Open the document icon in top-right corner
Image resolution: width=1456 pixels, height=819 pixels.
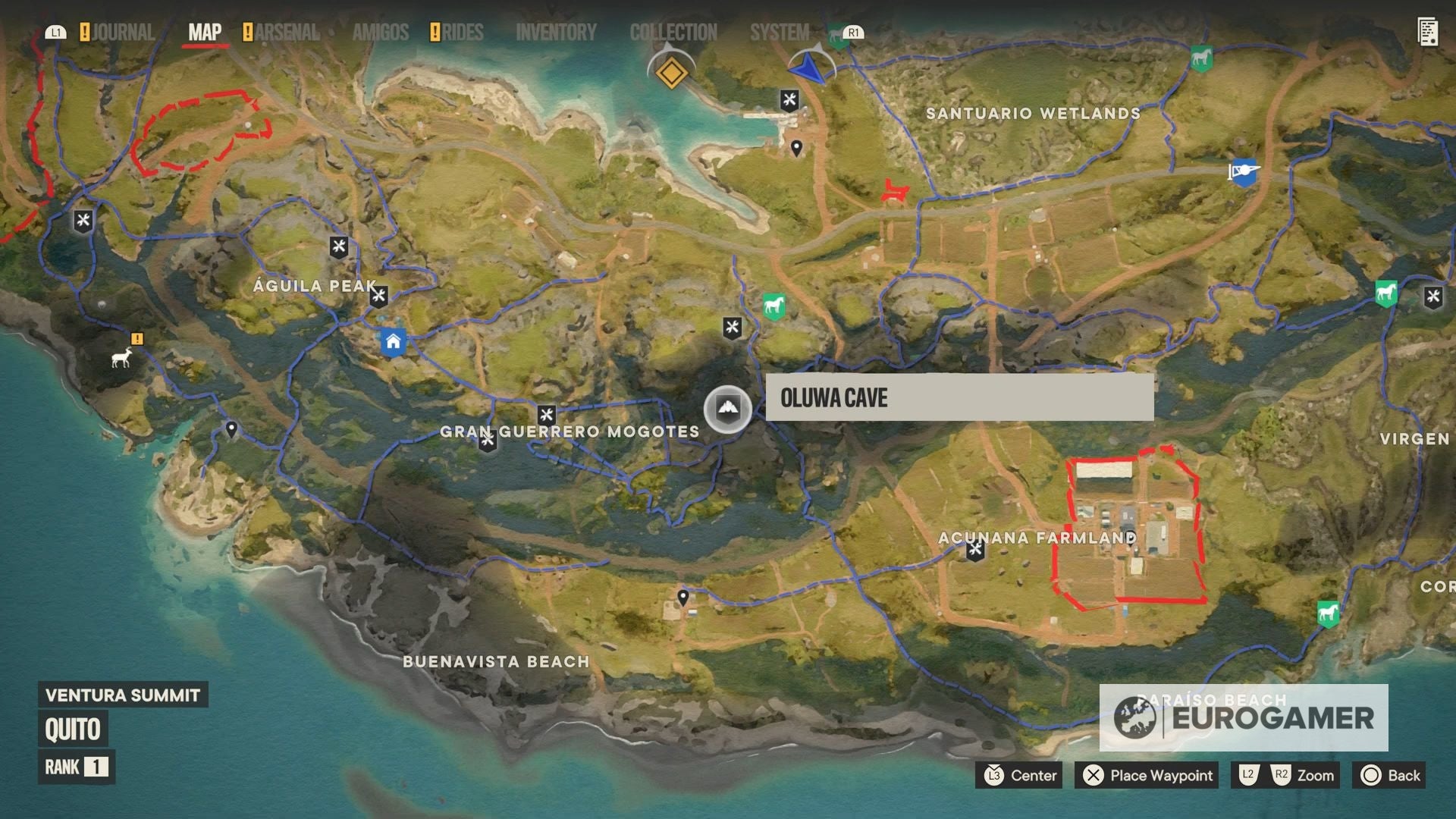1428,33
